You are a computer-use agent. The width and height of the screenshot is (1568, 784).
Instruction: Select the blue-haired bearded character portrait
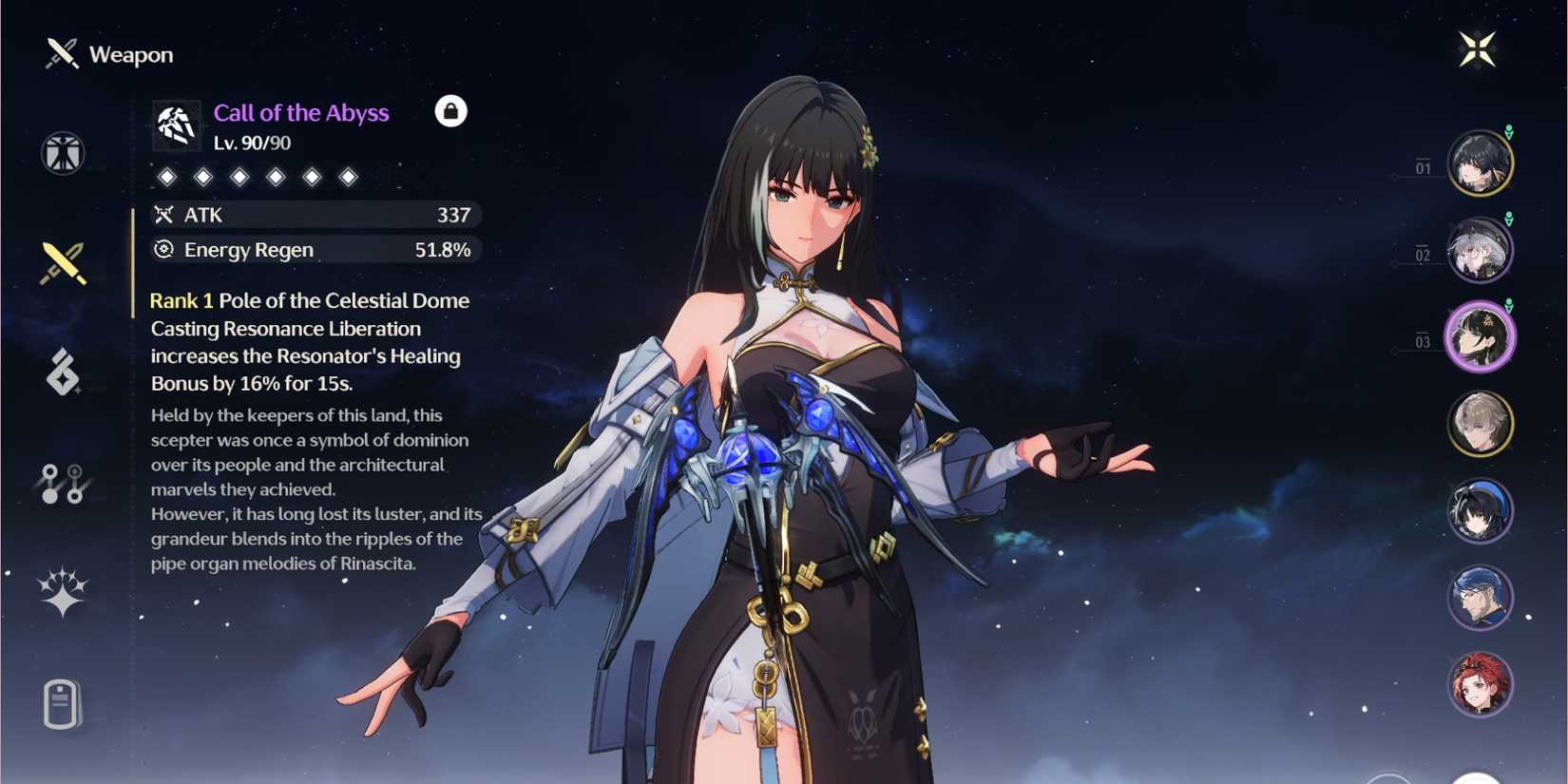[x=1480, y=595]
